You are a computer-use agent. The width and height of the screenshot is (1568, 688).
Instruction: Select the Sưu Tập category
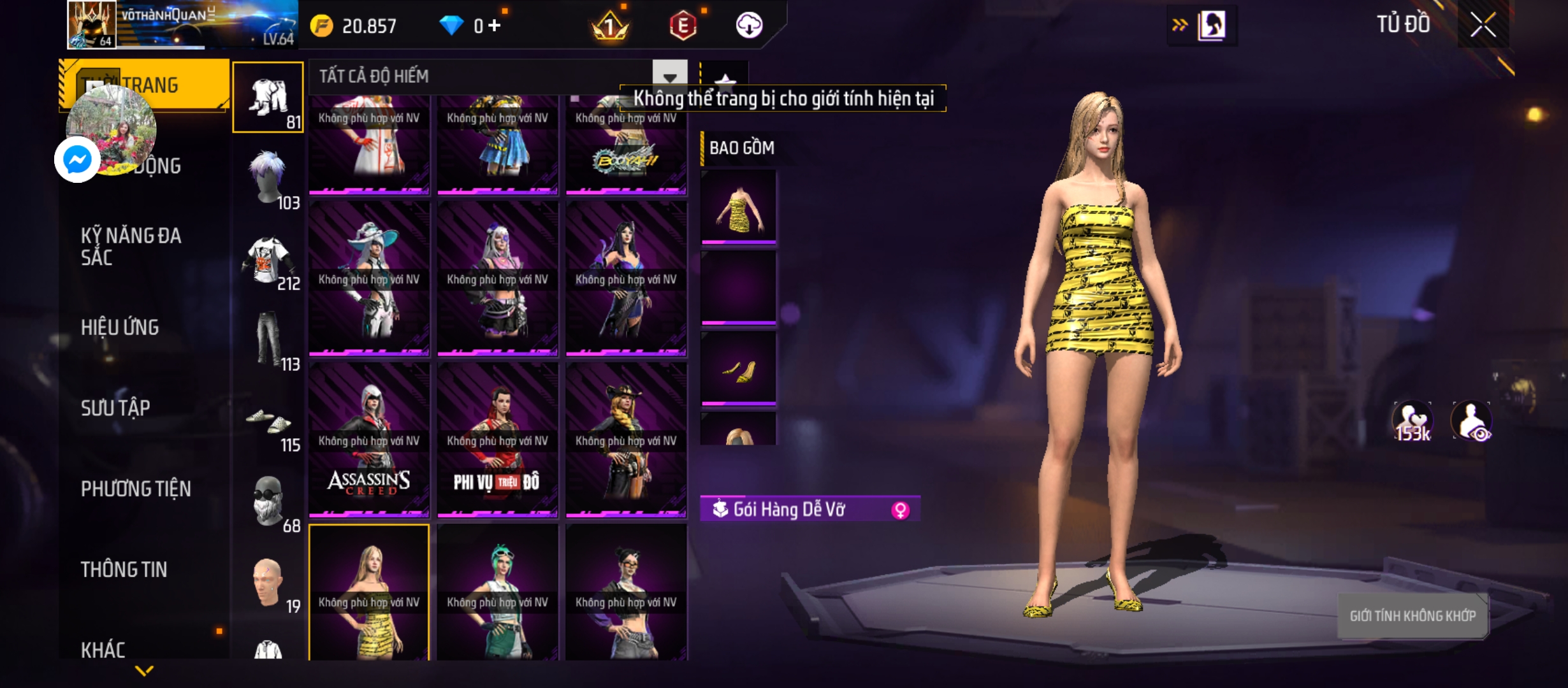click(x=115, y=408)
